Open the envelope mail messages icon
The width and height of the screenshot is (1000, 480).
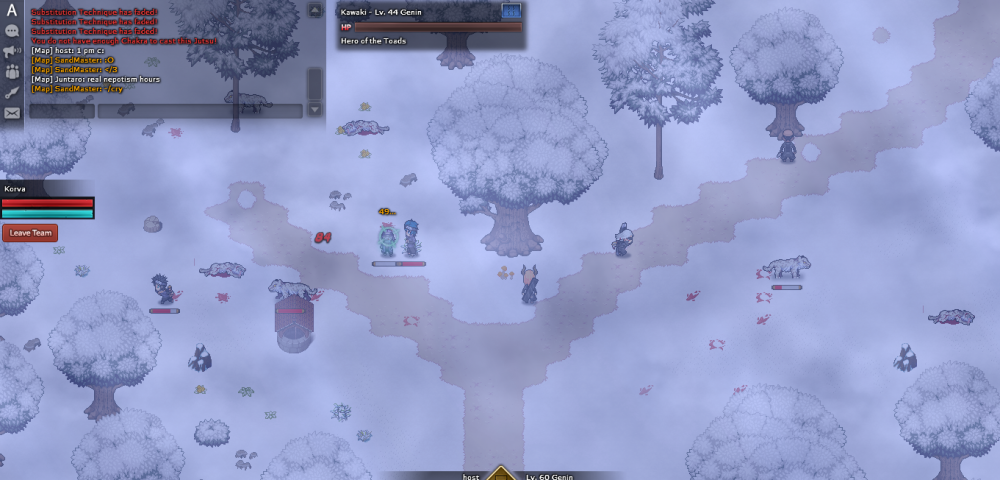(x=12, y=113)
